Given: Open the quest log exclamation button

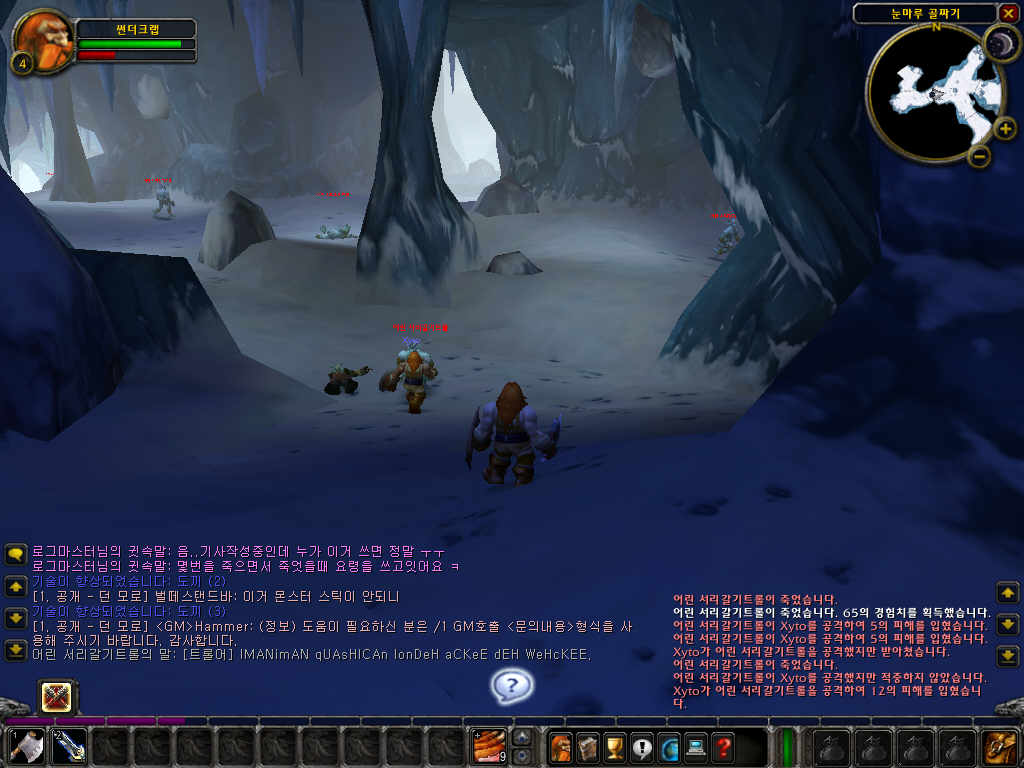Looking at the screenshot, I should tap(641, 746).
